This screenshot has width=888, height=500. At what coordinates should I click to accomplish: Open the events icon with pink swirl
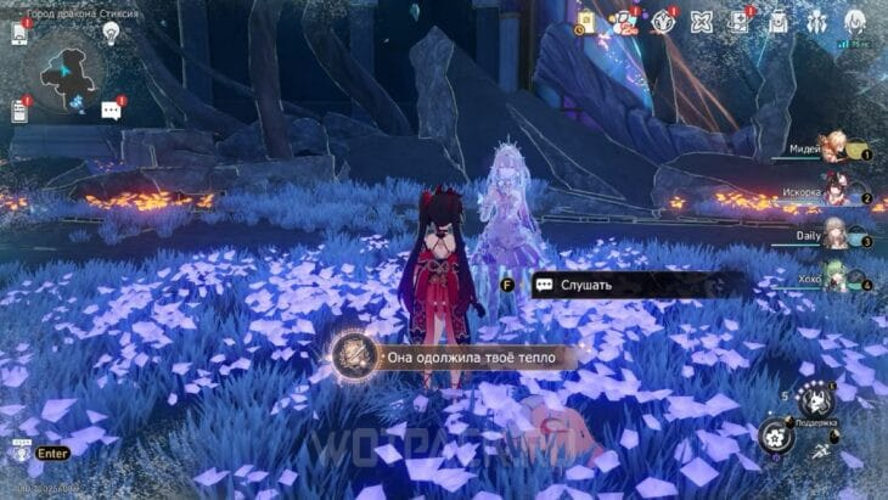coord(625,21)
